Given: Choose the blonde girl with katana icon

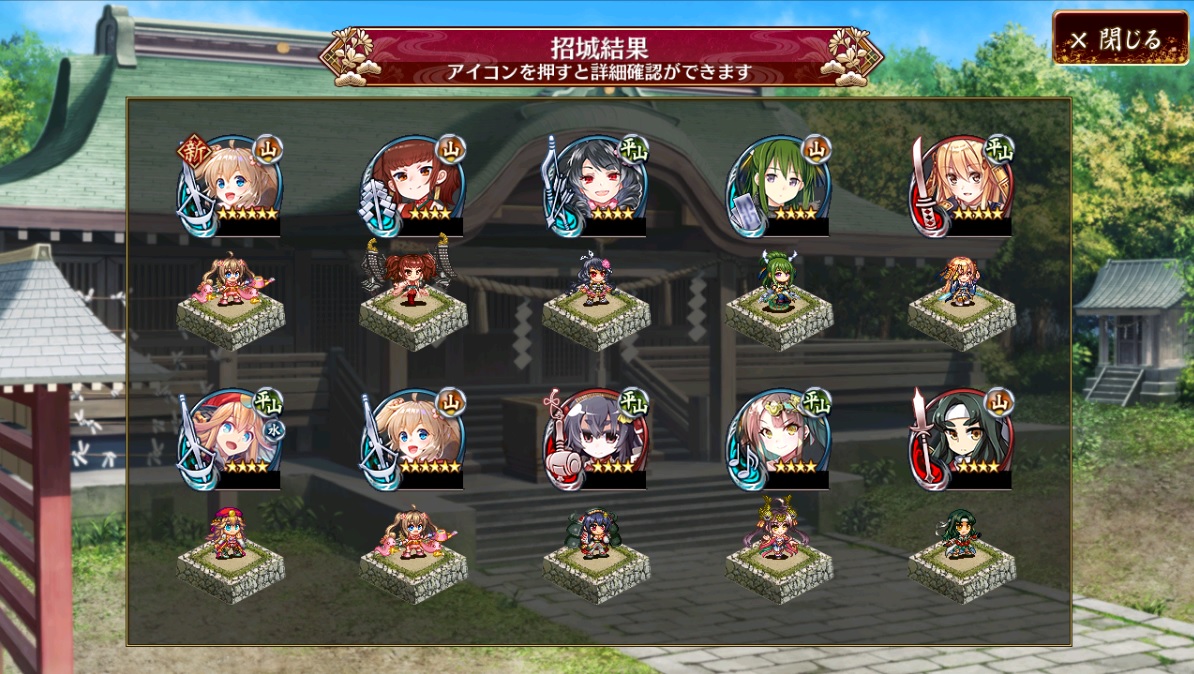Looking at the screenshot, I should tap(962, 185).
